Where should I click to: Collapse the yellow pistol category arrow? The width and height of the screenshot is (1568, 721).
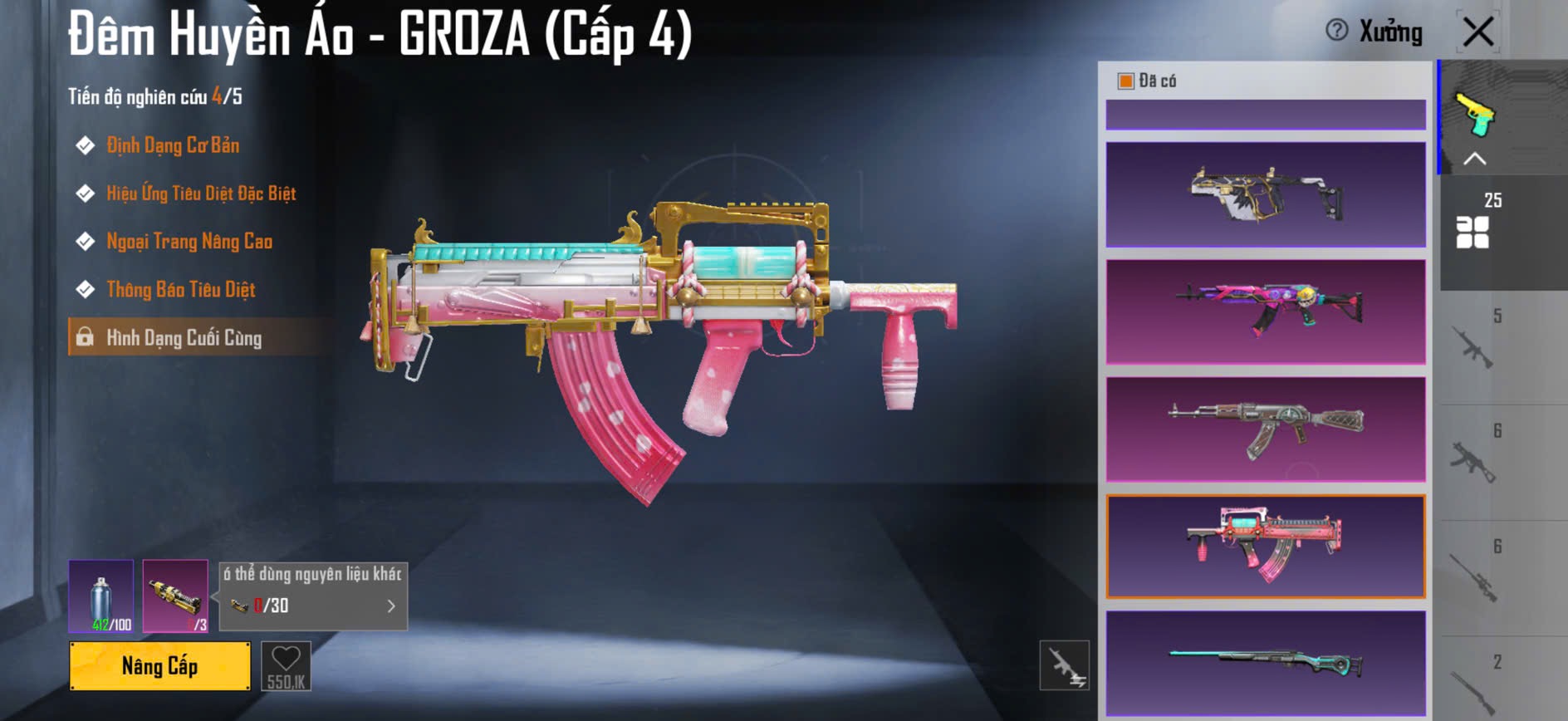(1475, 159)
